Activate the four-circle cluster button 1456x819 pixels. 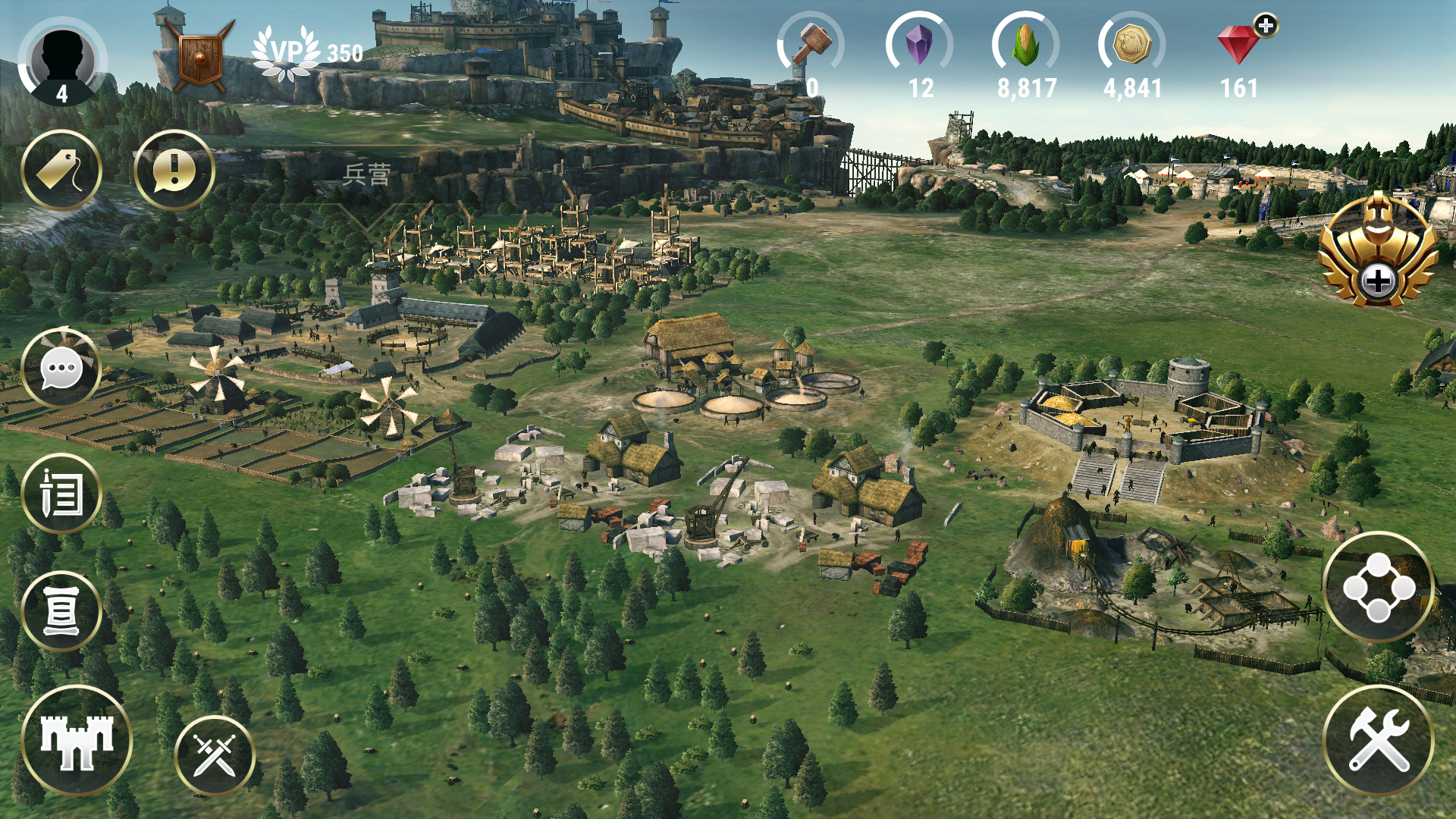(1378, 588)
